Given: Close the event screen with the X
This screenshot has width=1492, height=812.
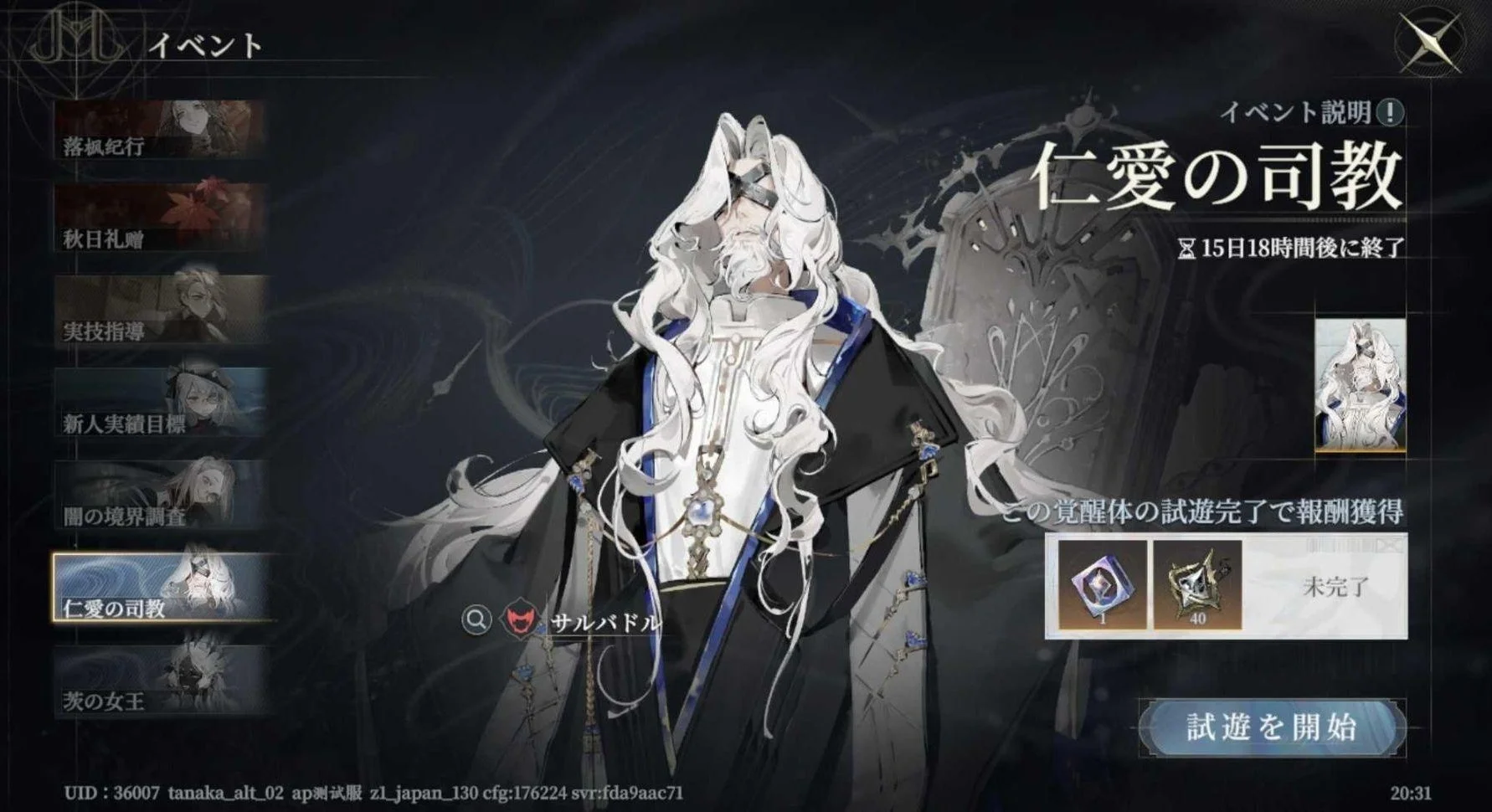Looking at the screenshot, I should coord(1430,42).
